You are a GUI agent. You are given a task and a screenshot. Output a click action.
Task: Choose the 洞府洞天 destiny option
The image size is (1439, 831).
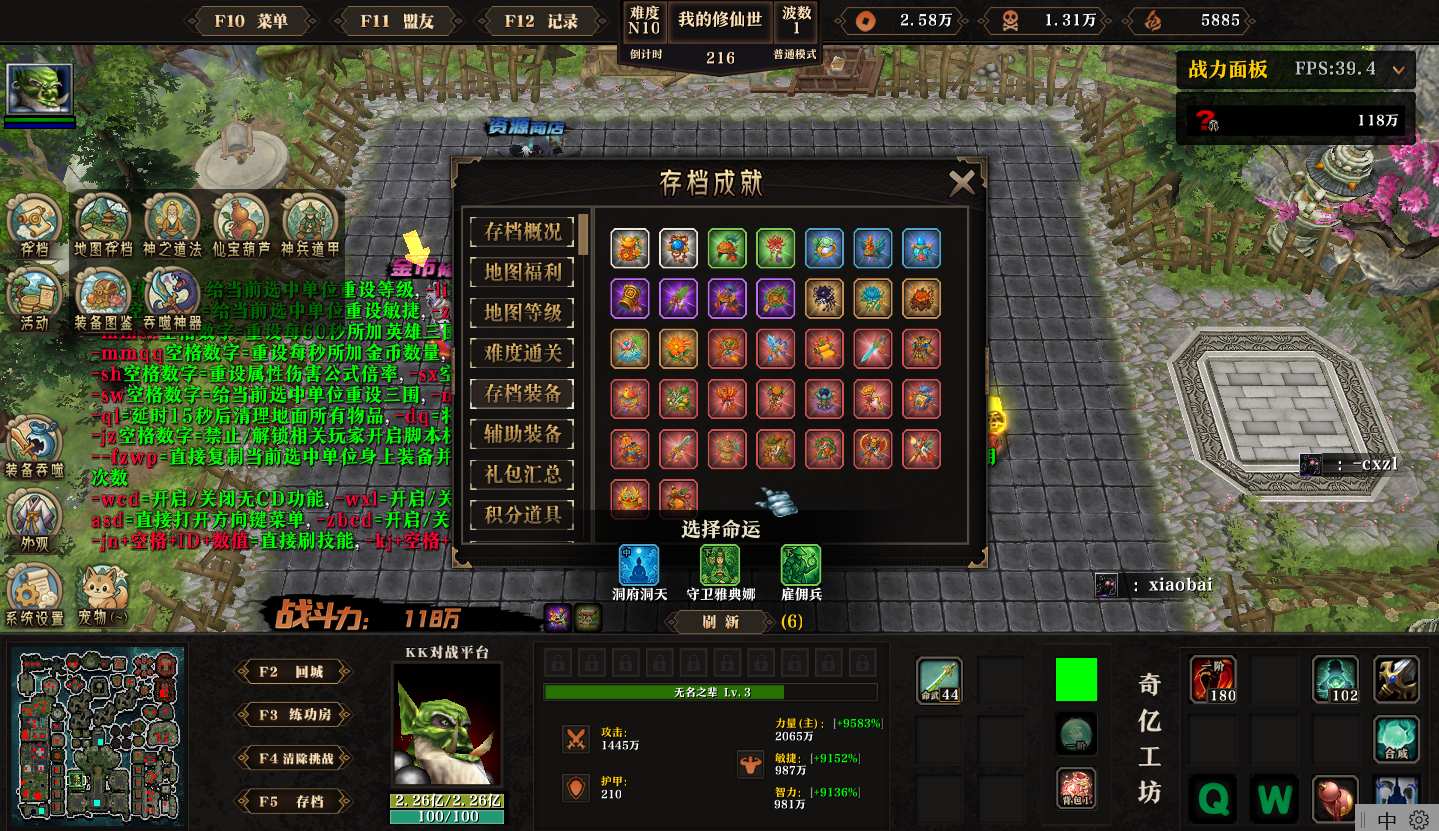pos(638,566)
